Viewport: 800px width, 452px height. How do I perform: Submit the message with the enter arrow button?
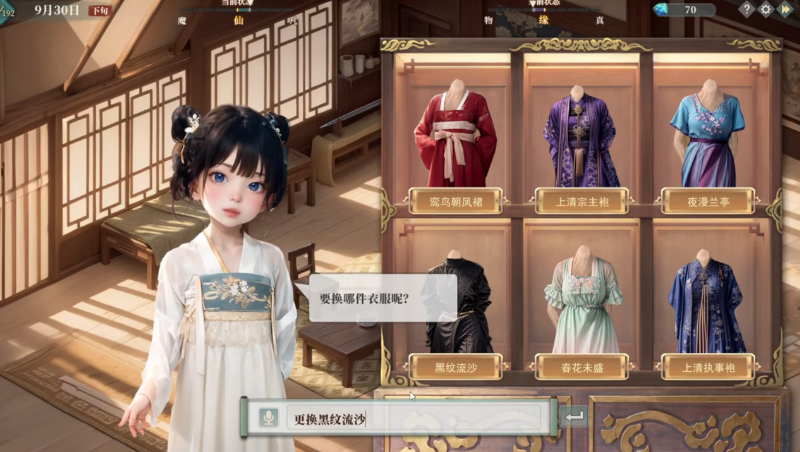[x=573, y=418]
